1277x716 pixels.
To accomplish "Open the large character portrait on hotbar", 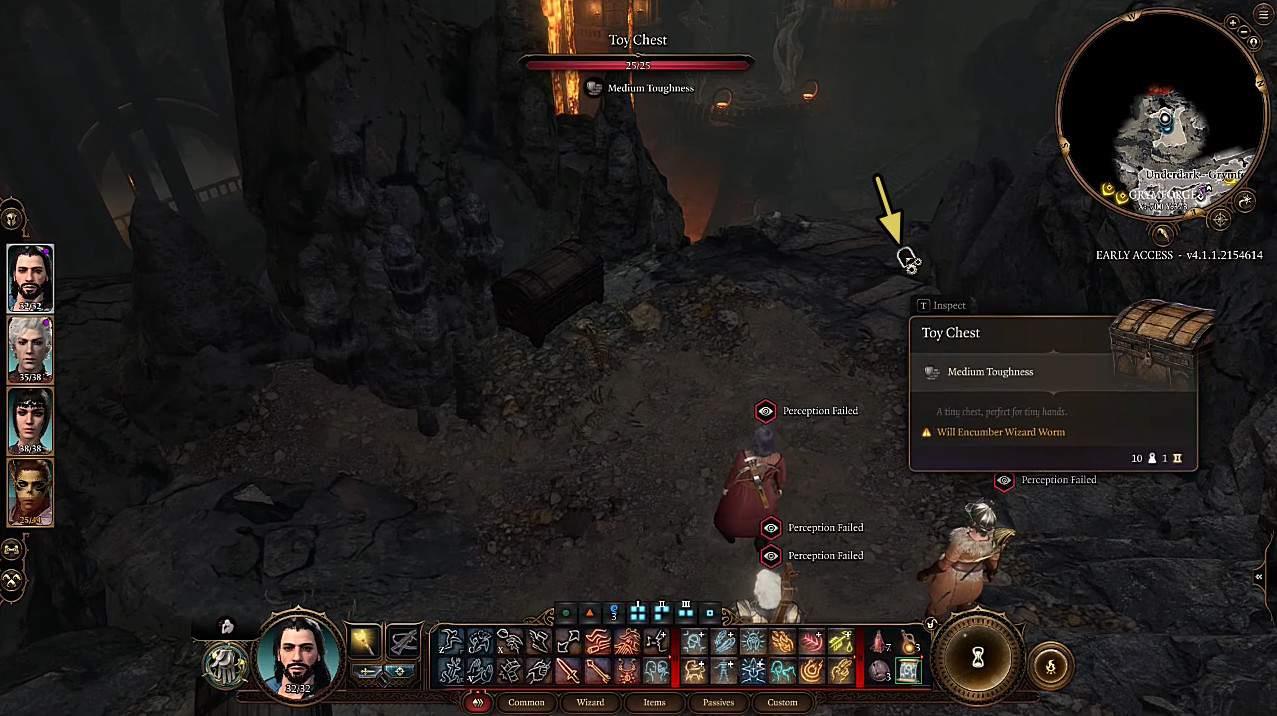I will tap(300, 656).
